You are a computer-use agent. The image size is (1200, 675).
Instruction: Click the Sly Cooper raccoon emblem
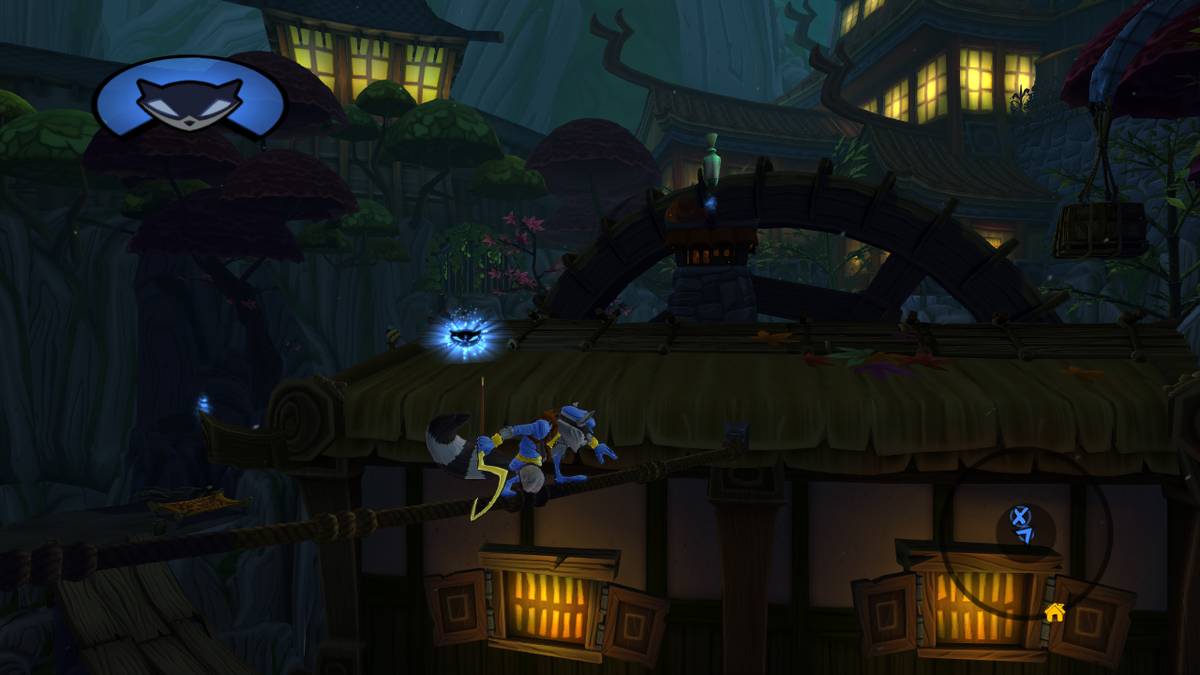[189, 98]
